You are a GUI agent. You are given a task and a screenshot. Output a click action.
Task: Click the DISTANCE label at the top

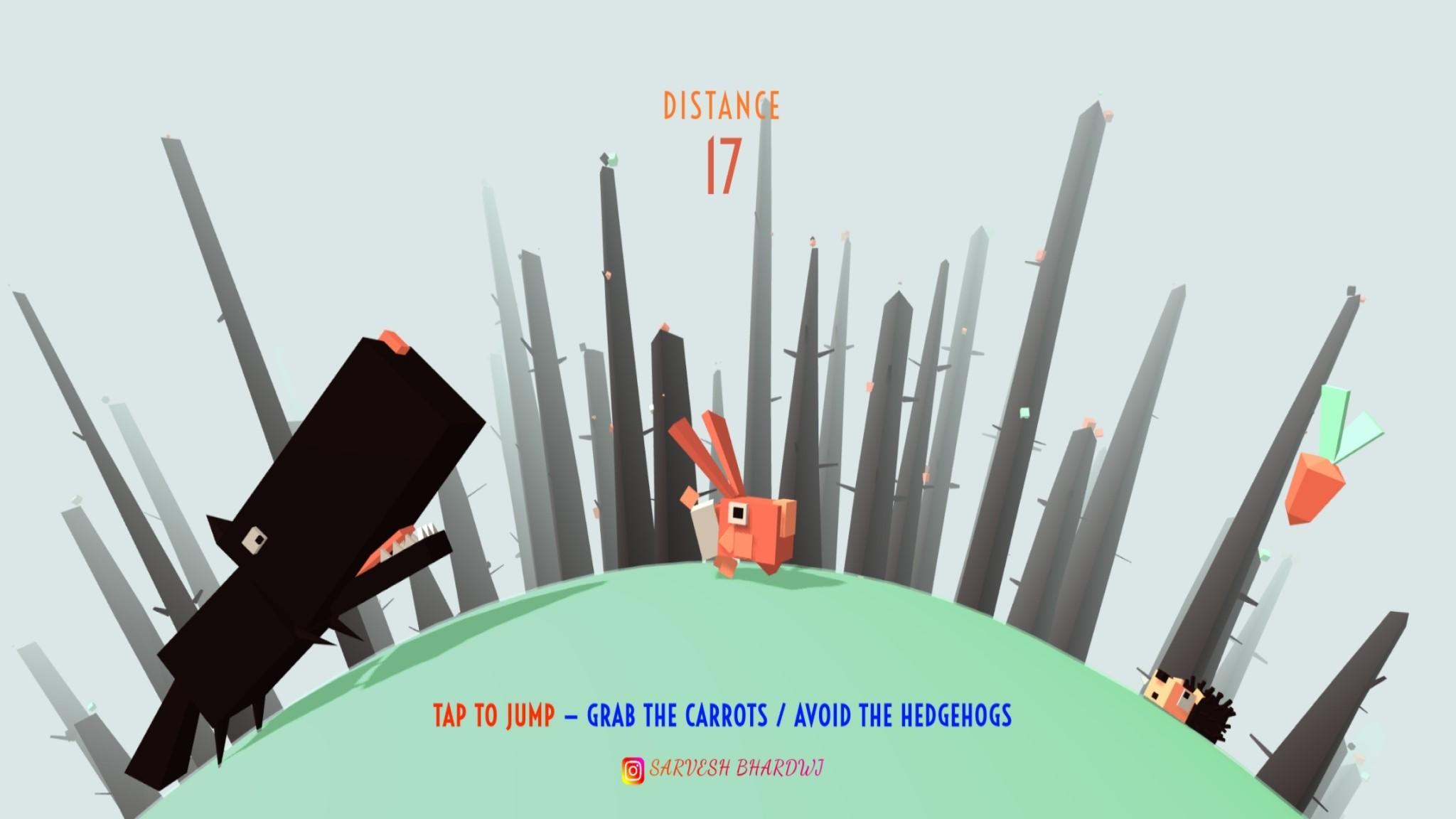coord(720,105)
